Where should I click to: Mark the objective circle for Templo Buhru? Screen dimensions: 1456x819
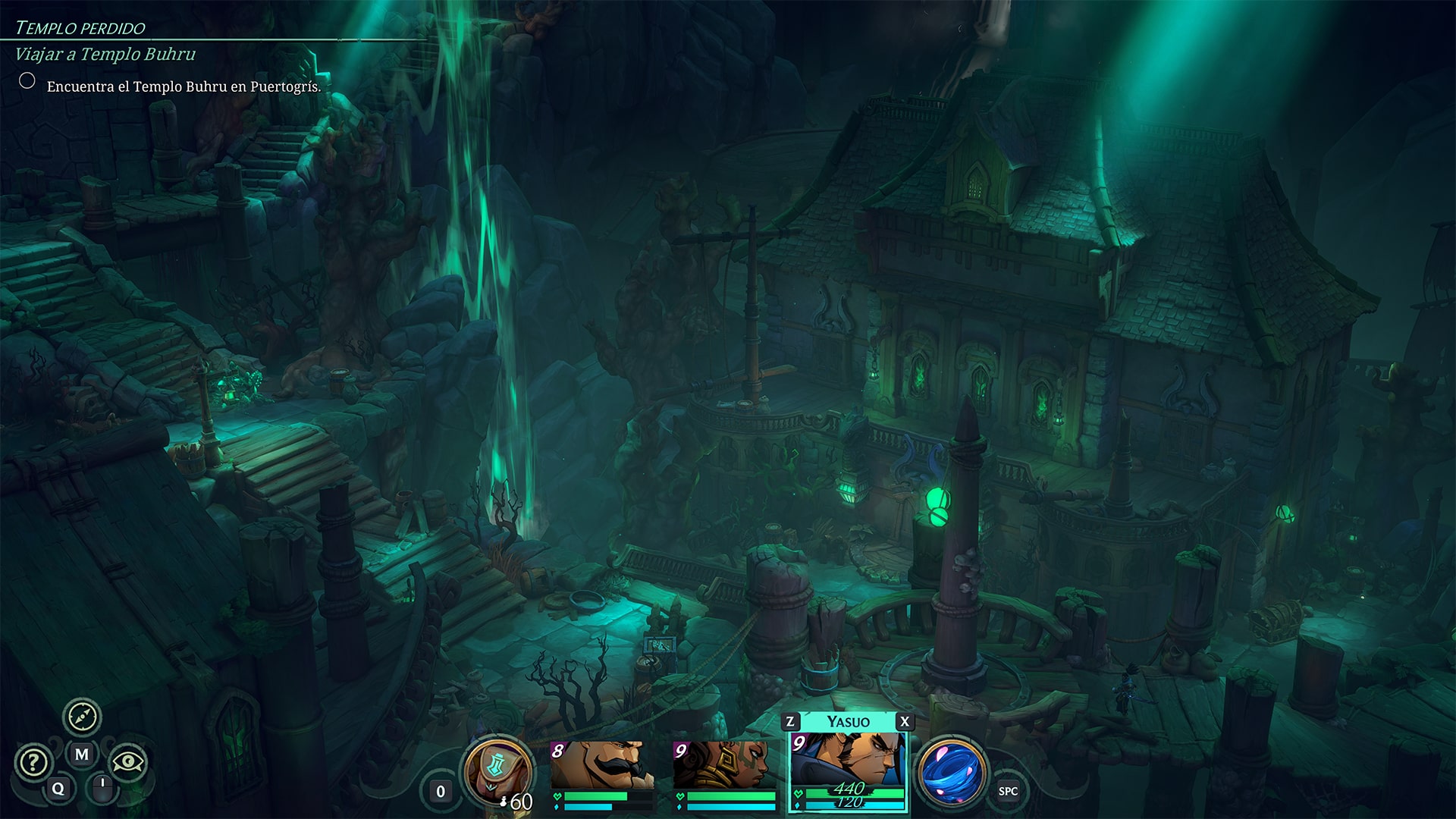coord(27,79)
